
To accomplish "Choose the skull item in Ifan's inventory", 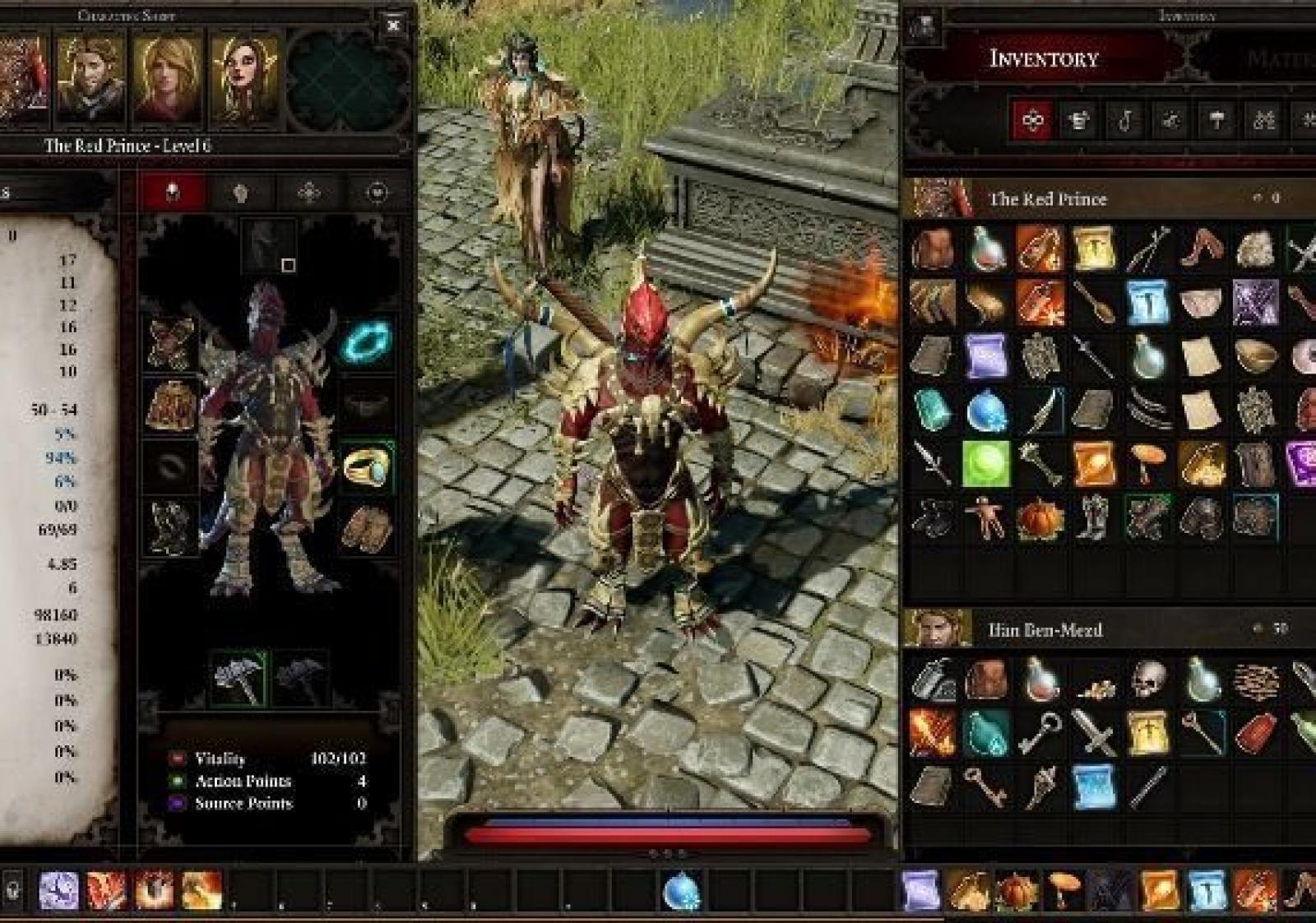I will (x=1148, y=679).
